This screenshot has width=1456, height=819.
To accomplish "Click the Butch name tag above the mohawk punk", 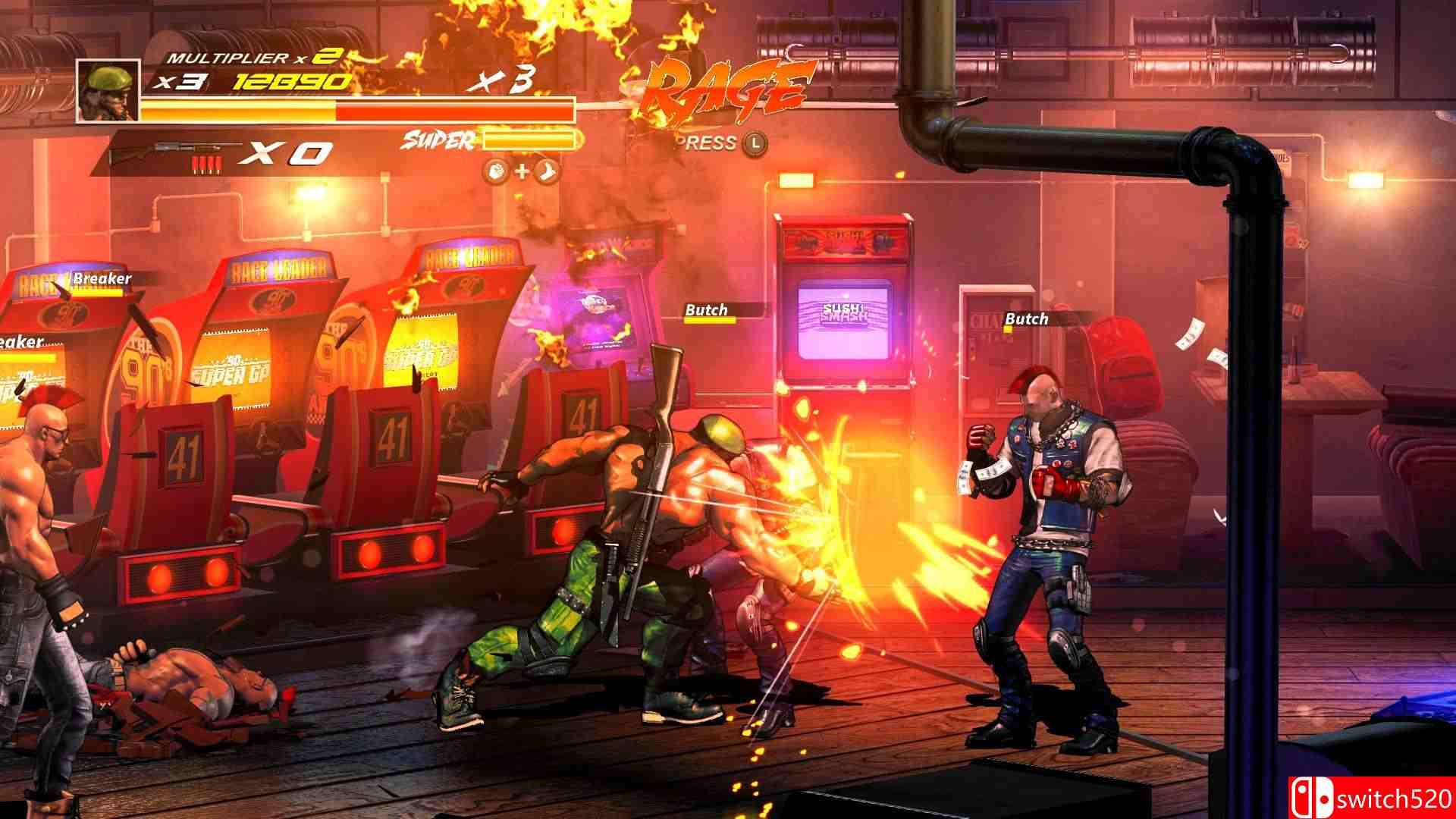I will click(x=1025, y=319).
